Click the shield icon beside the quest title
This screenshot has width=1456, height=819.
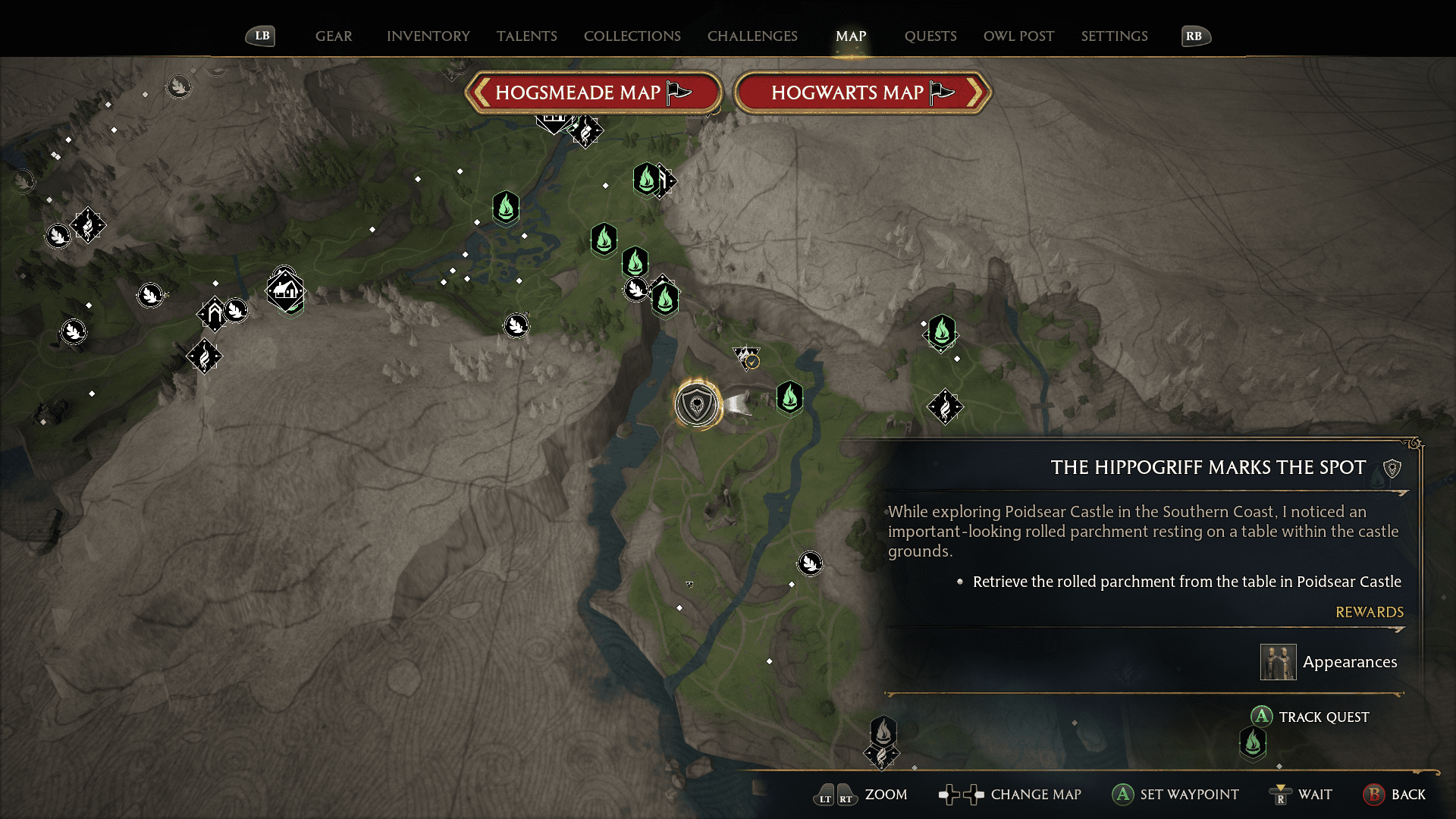[1394, 468]
